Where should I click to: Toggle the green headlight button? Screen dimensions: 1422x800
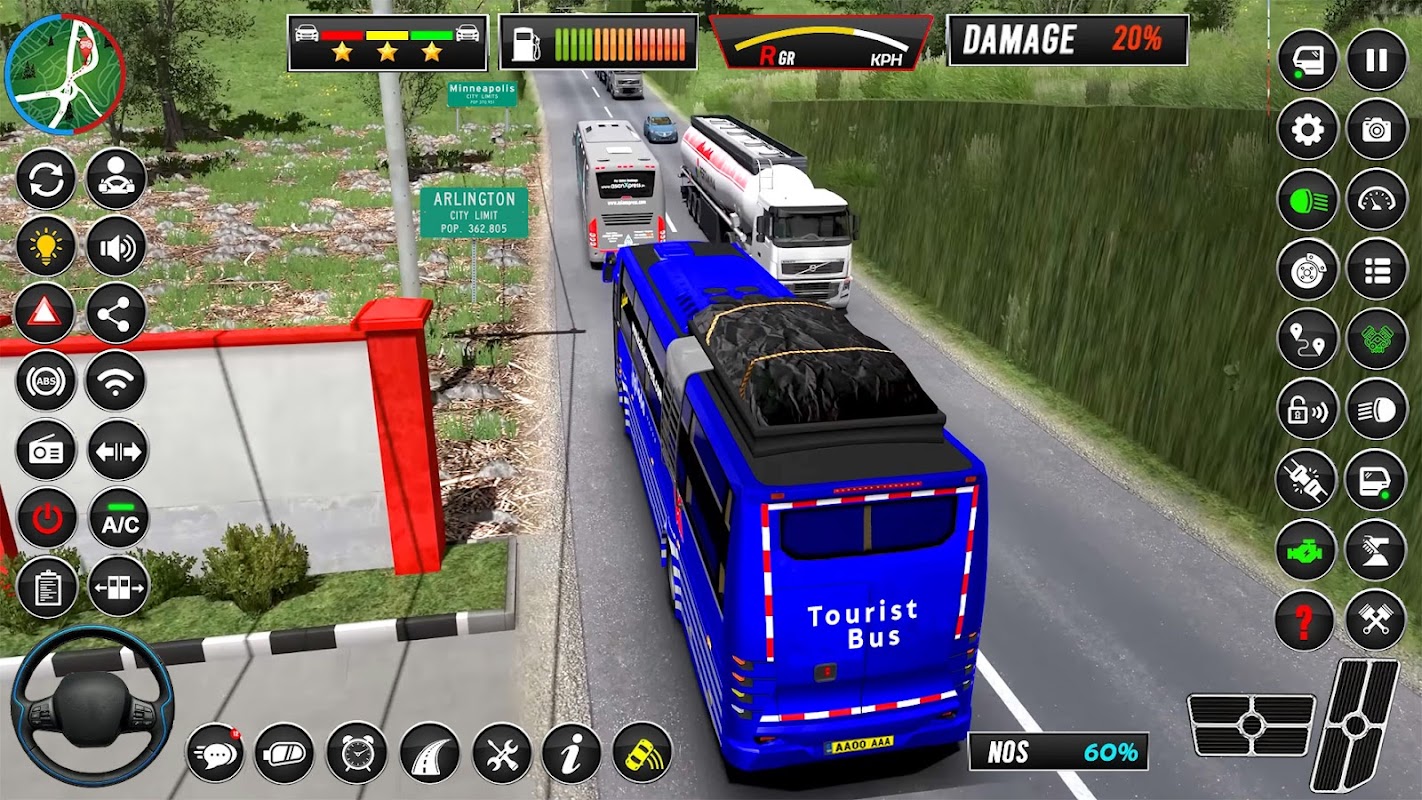click(1307, 199)
